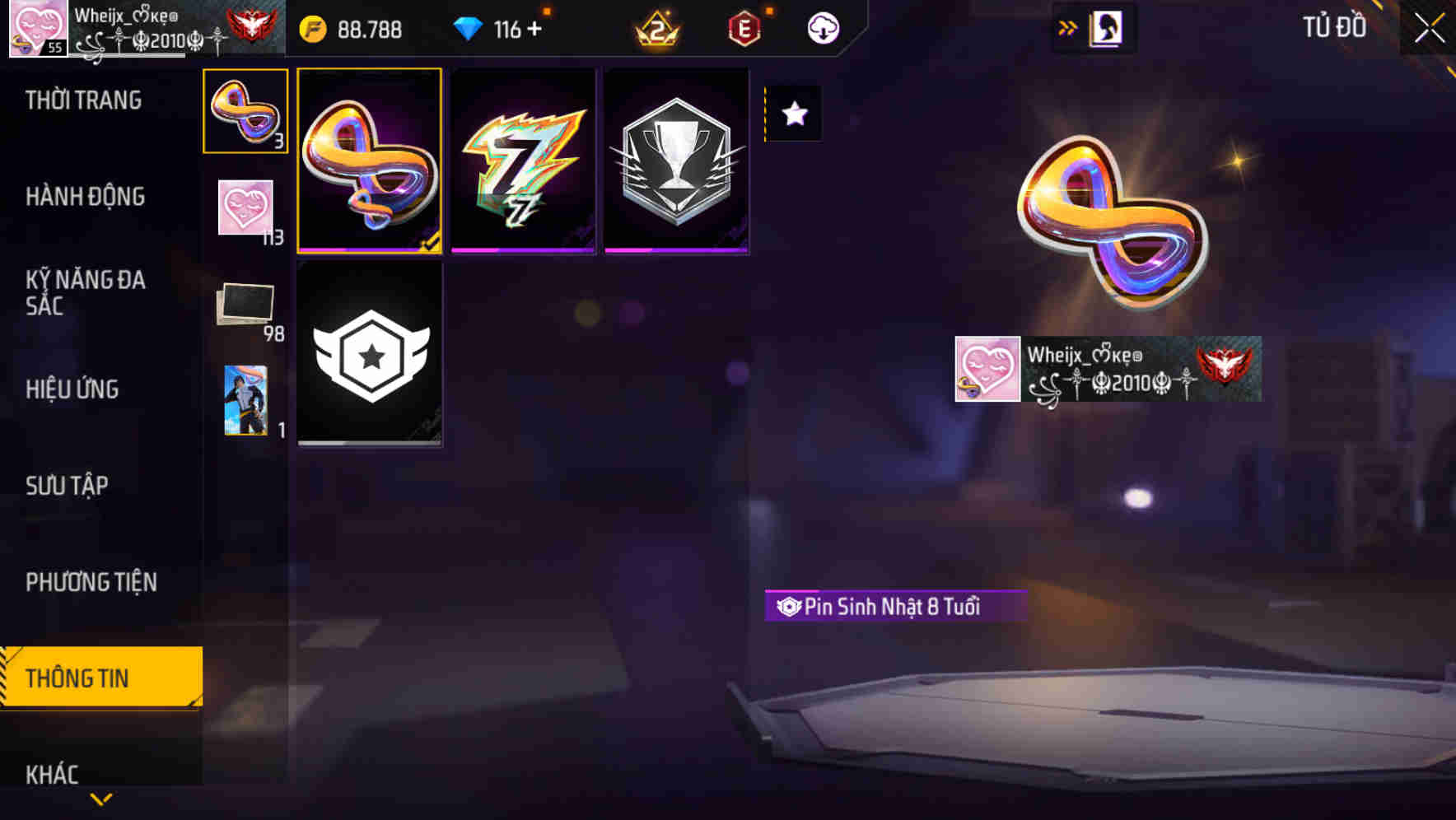
Task: Open the collection book icon near top right
Action: point(1104,27)
